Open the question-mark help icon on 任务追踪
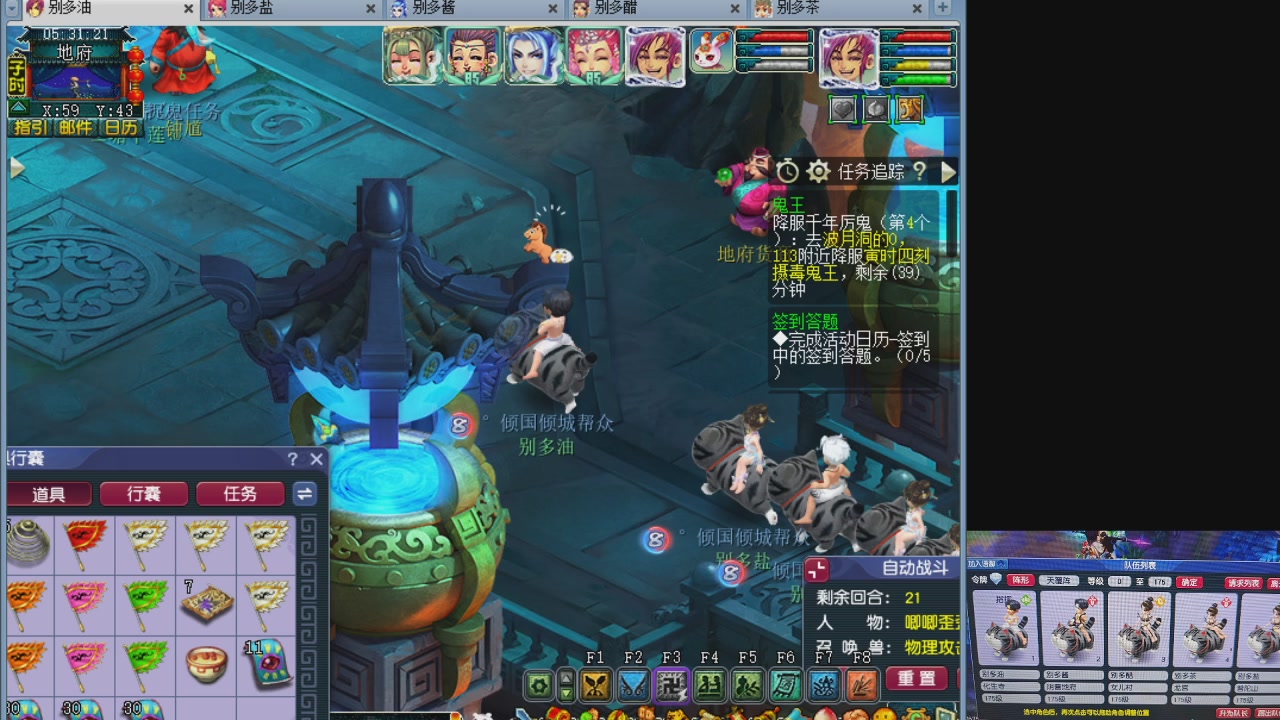This screenshot has width=1280, height=720. tap(919, 171)
